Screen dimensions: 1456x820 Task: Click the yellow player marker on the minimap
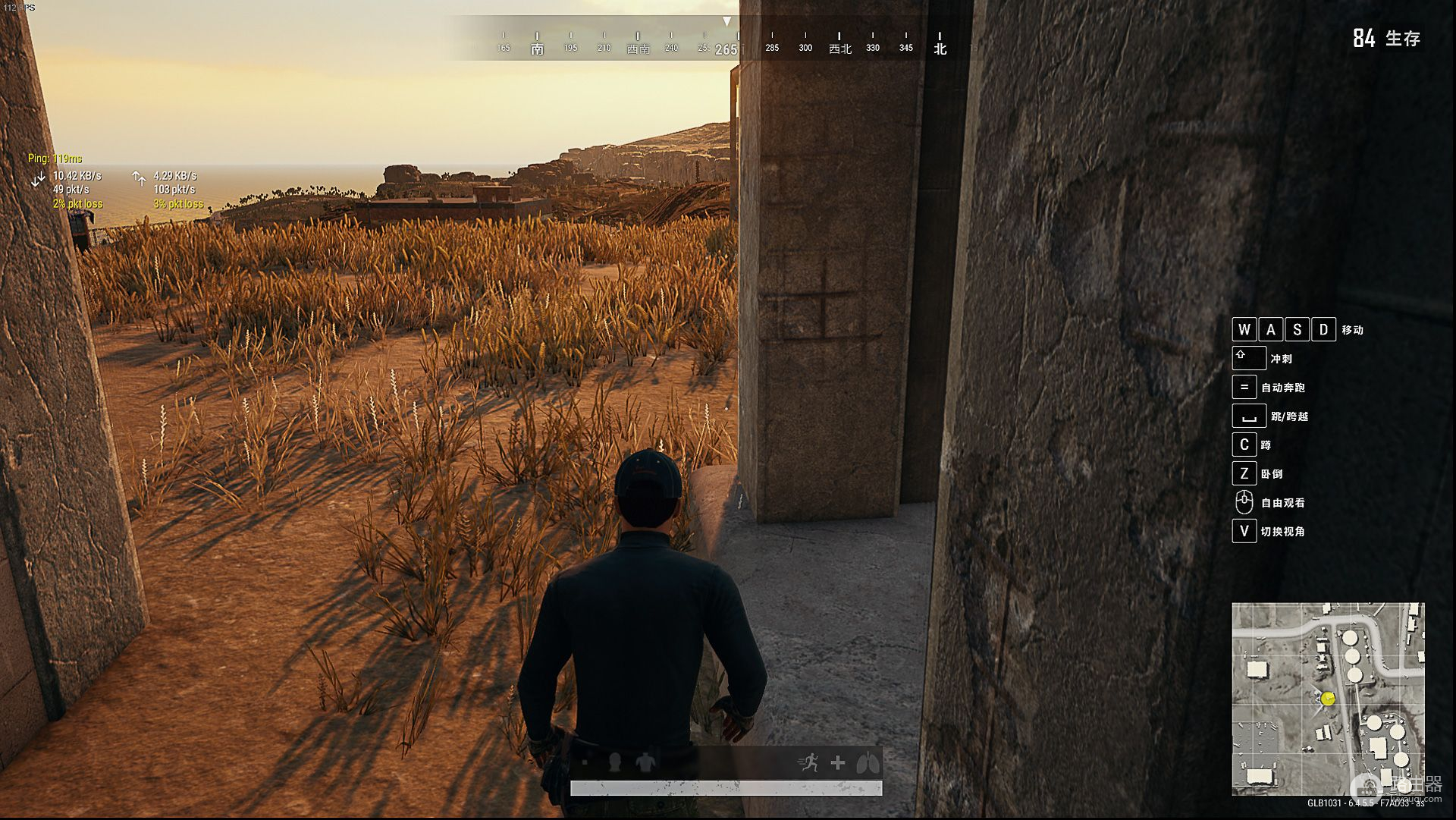[1328, 699]
